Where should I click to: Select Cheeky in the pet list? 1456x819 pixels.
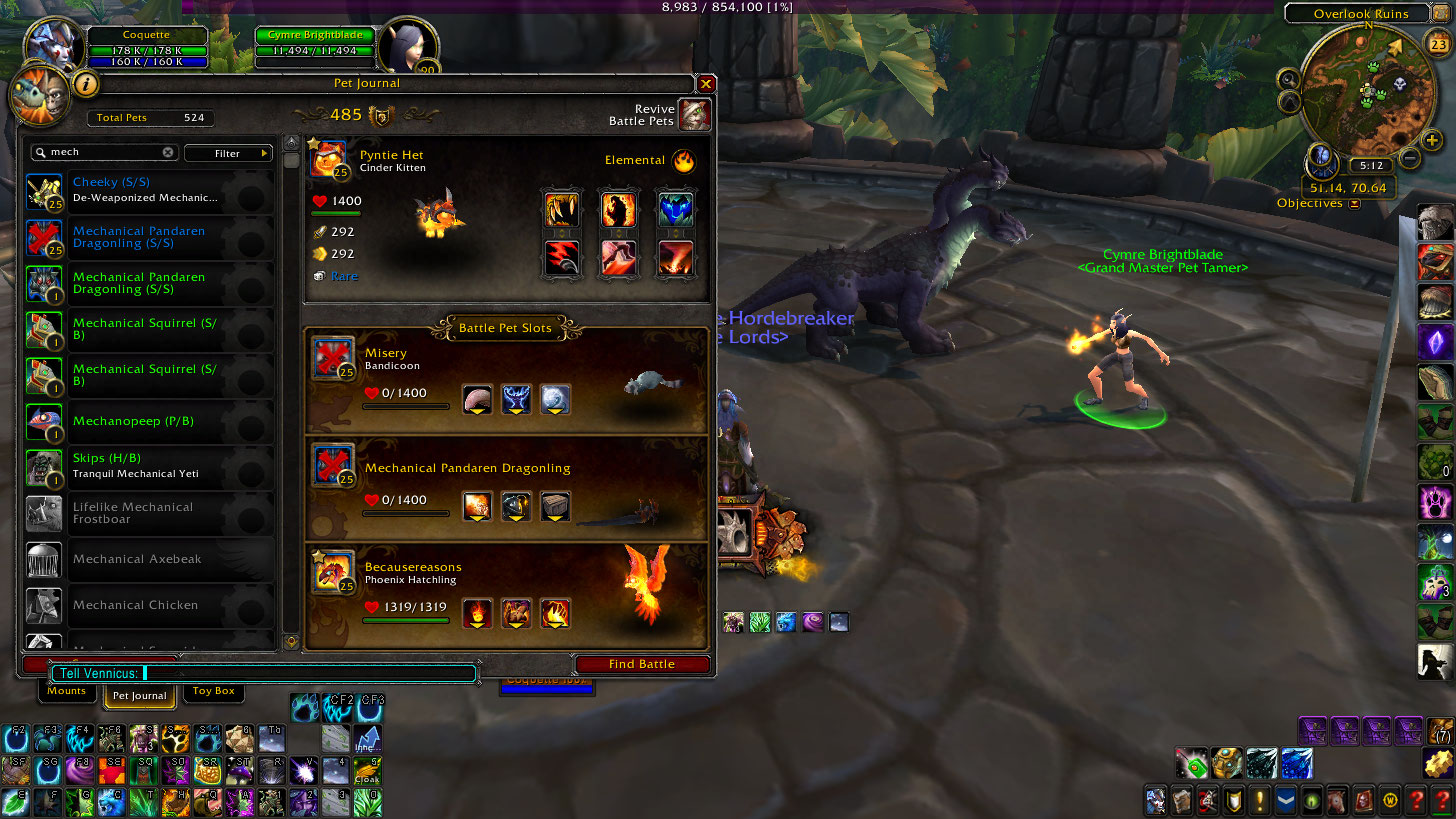[x=148, y=190]
